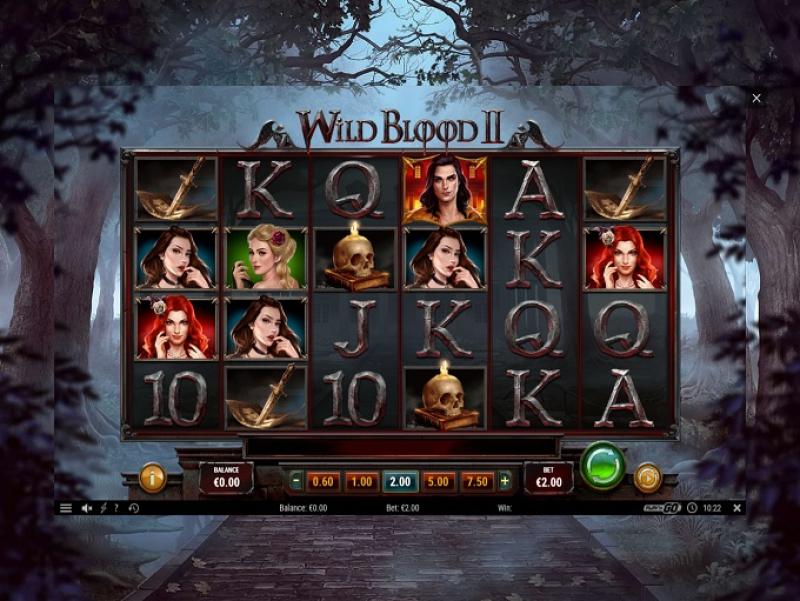Close the game with the bottom bar X

(x=737, y=508)
